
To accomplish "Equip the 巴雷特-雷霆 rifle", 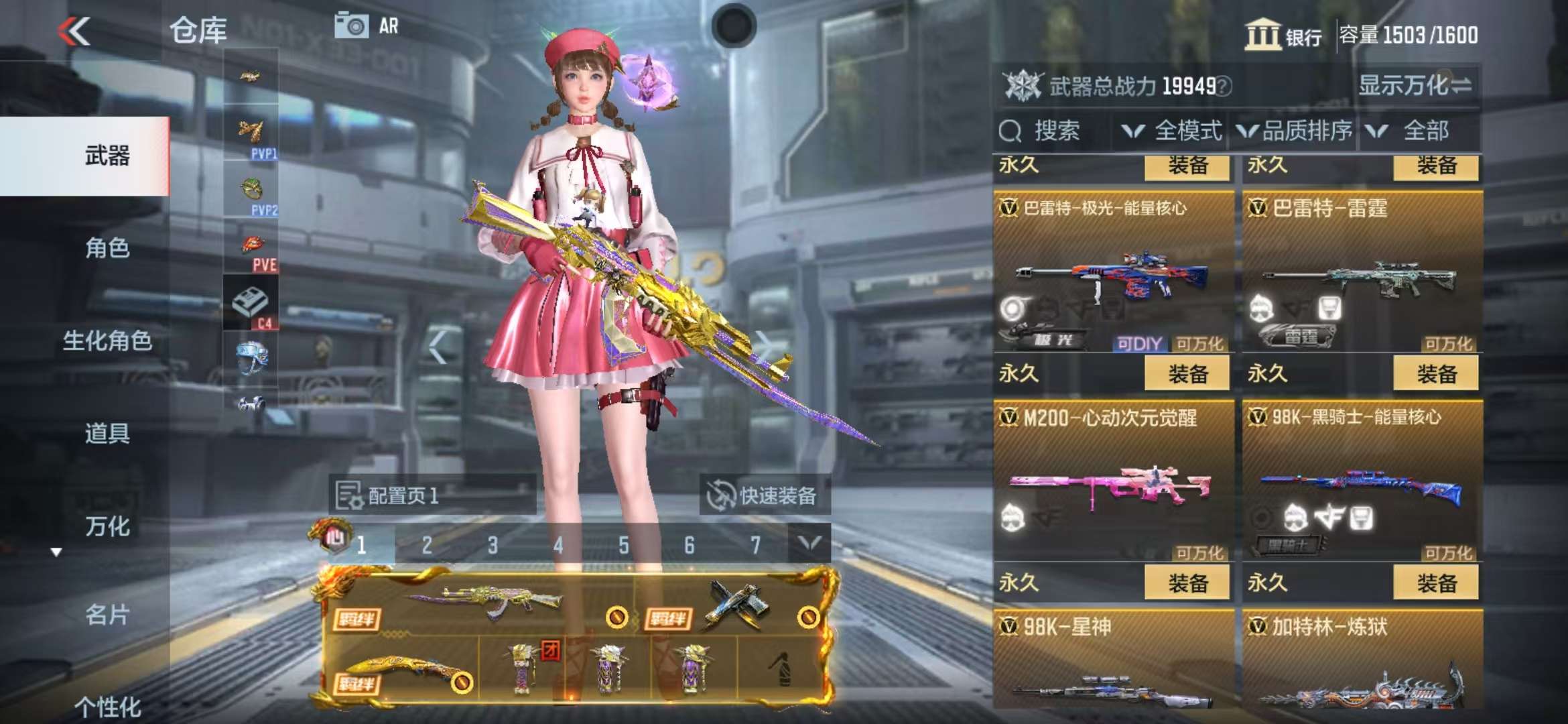I will (x=1435, y=373).
